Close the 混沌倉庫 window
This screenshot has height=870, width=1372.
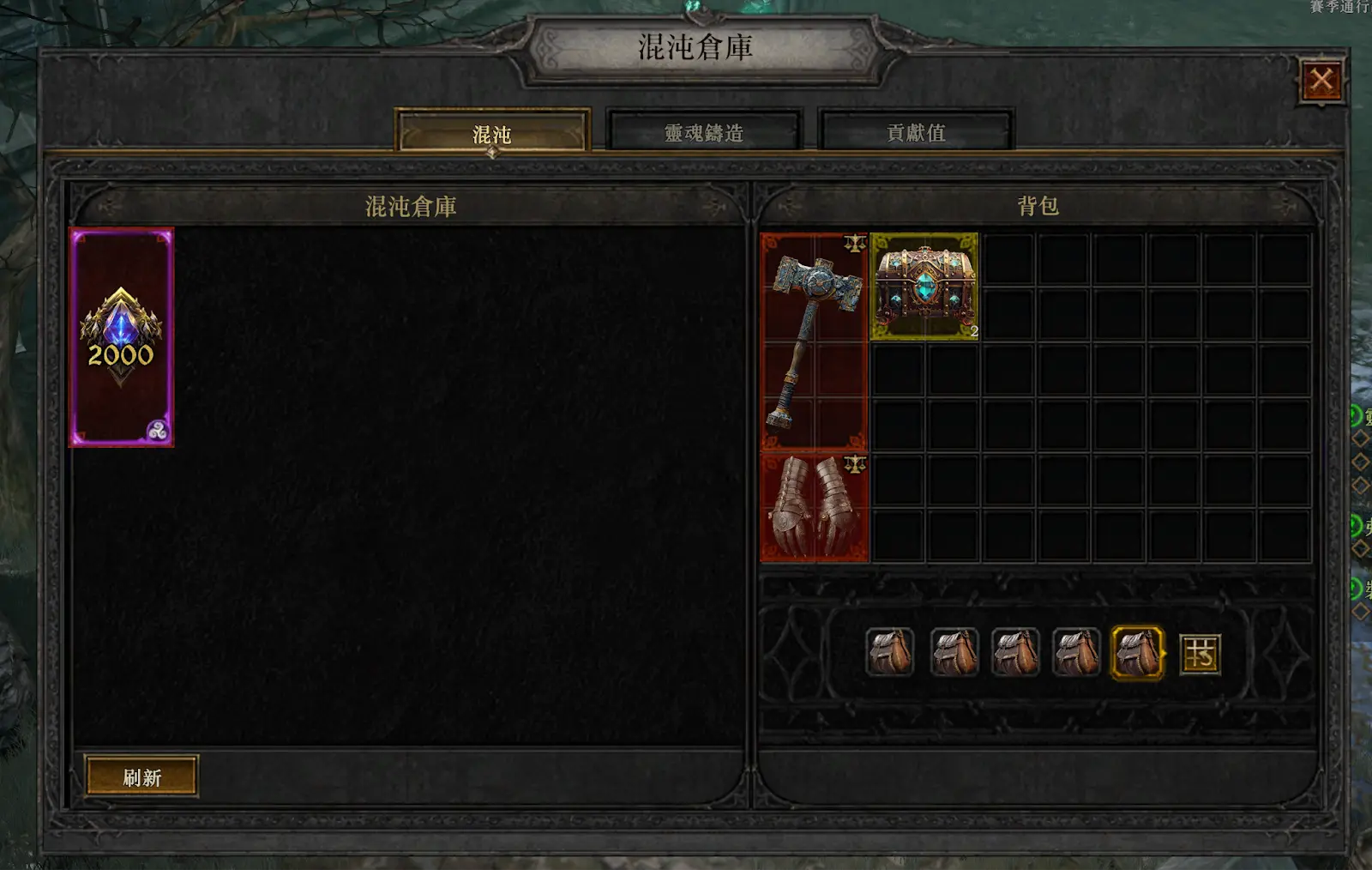(1321, 82)
